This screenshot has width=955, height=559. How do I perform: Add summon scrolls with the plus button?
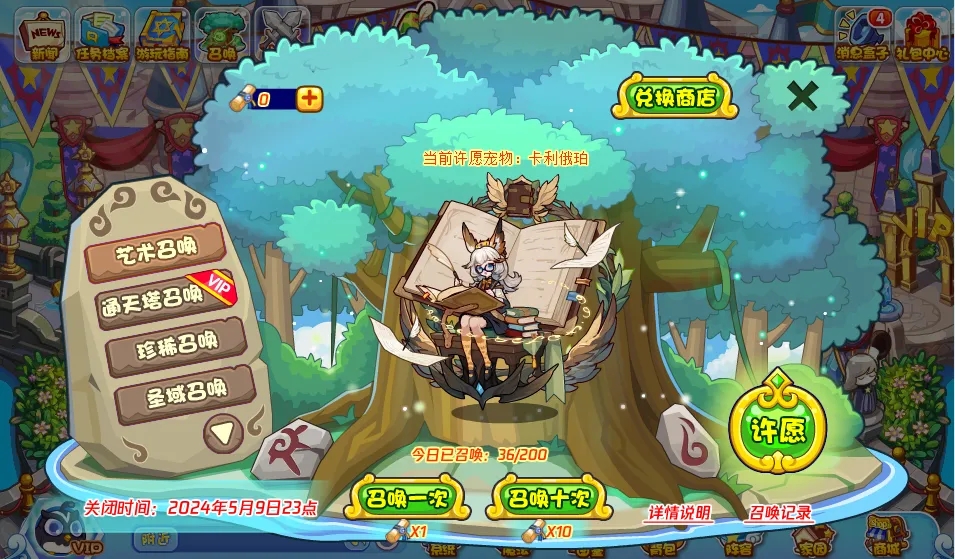[x=310, y=98]
